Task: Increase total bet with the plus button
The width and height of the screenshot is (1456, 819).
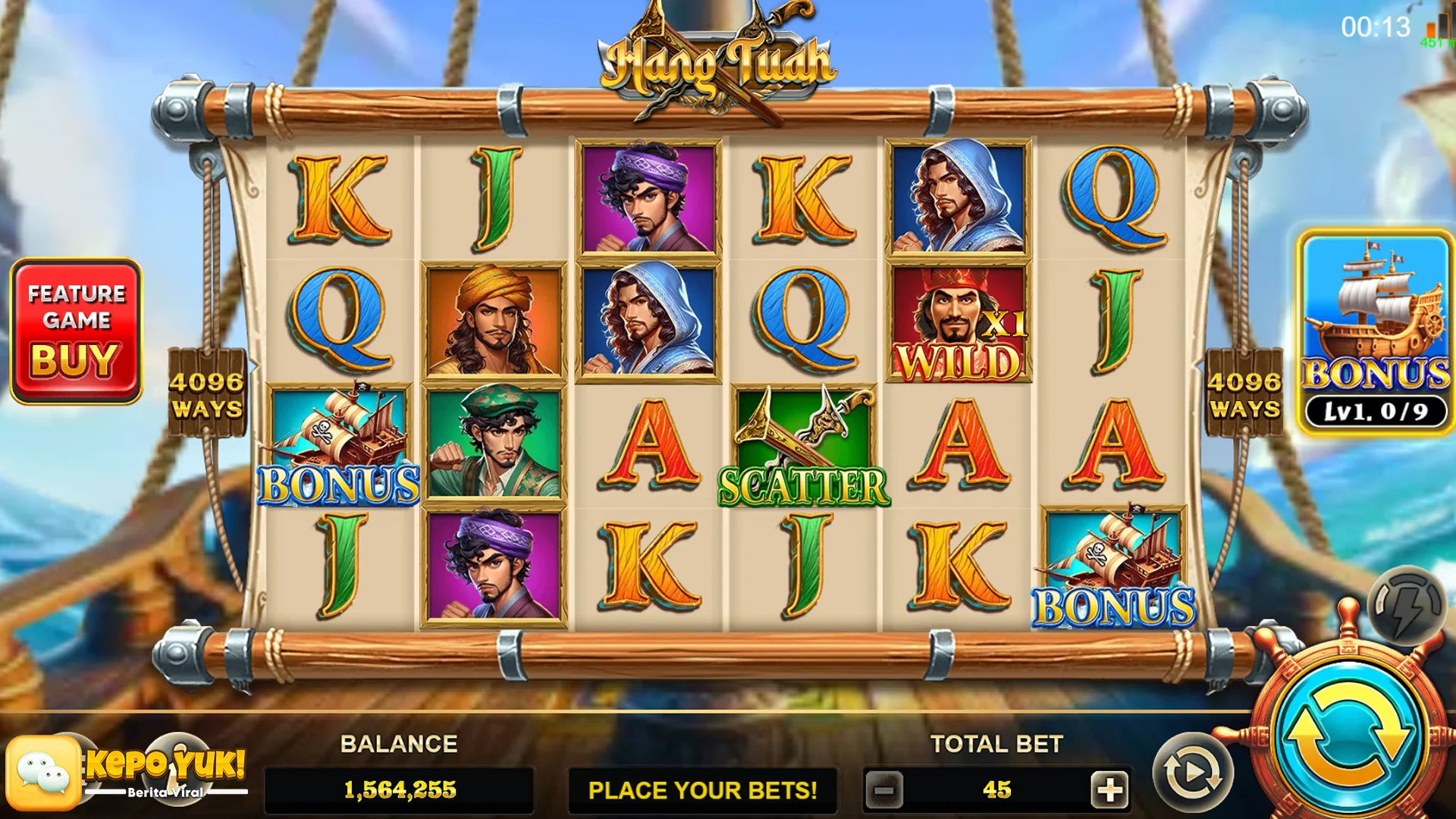Action: (1109, 790)
